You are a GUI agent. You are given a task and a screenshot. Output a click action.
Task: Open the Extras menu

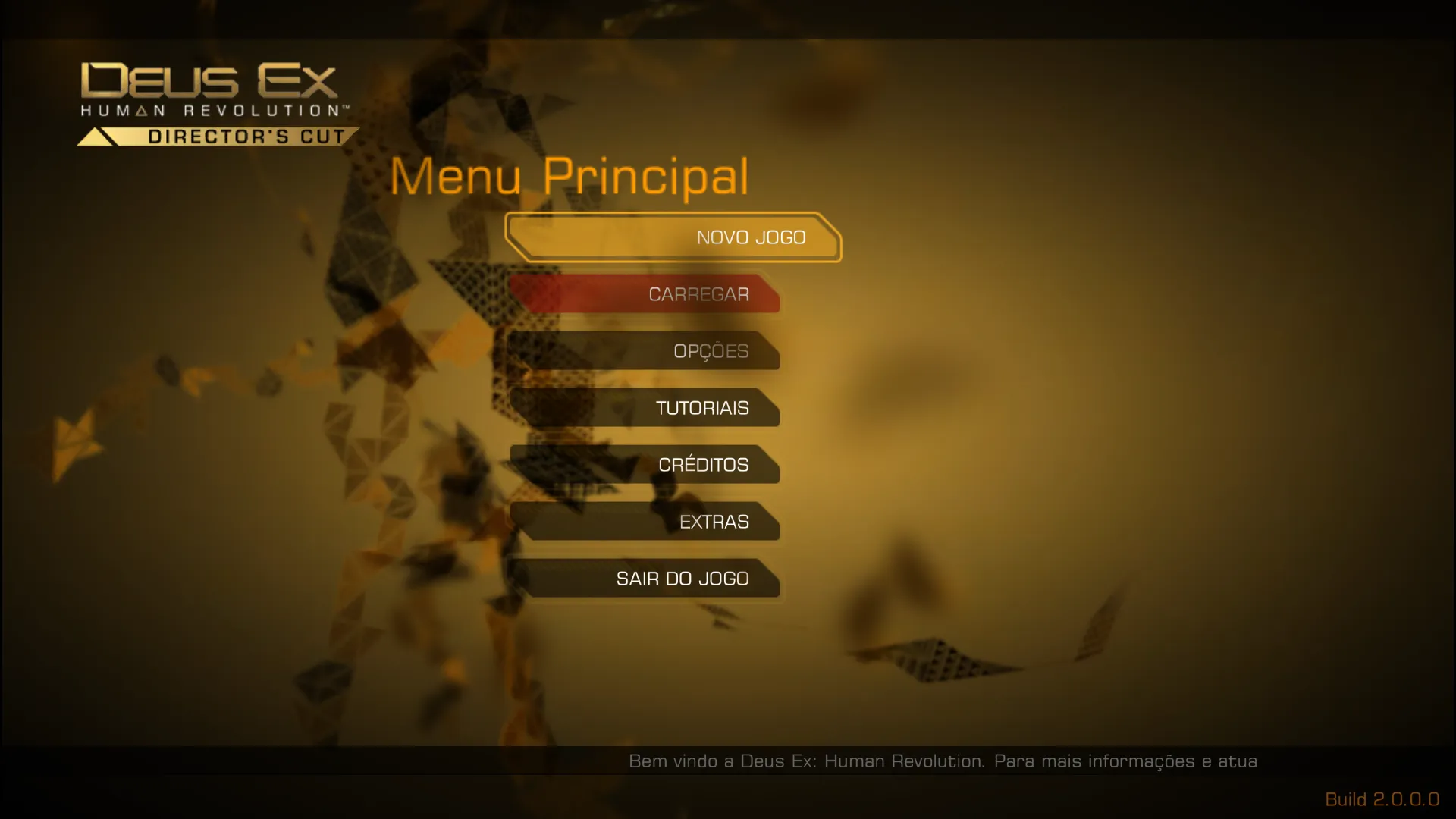[646, 522]
